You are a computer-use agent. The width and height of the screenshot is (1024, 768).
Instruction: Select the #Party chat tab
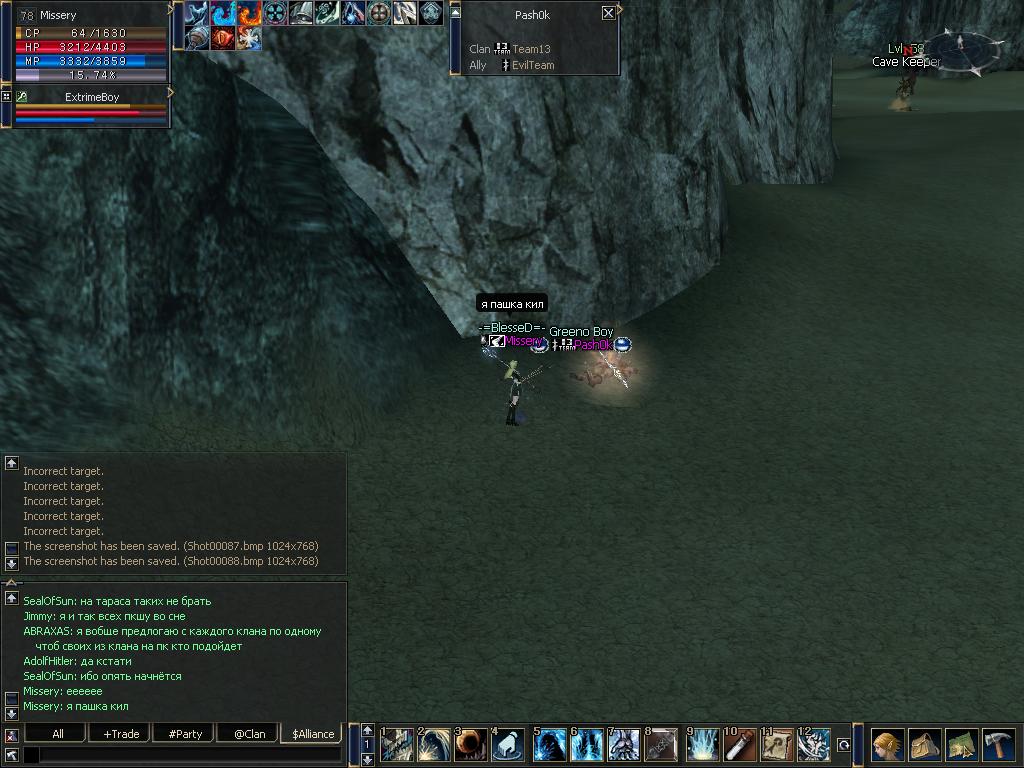tap(185, 734)
